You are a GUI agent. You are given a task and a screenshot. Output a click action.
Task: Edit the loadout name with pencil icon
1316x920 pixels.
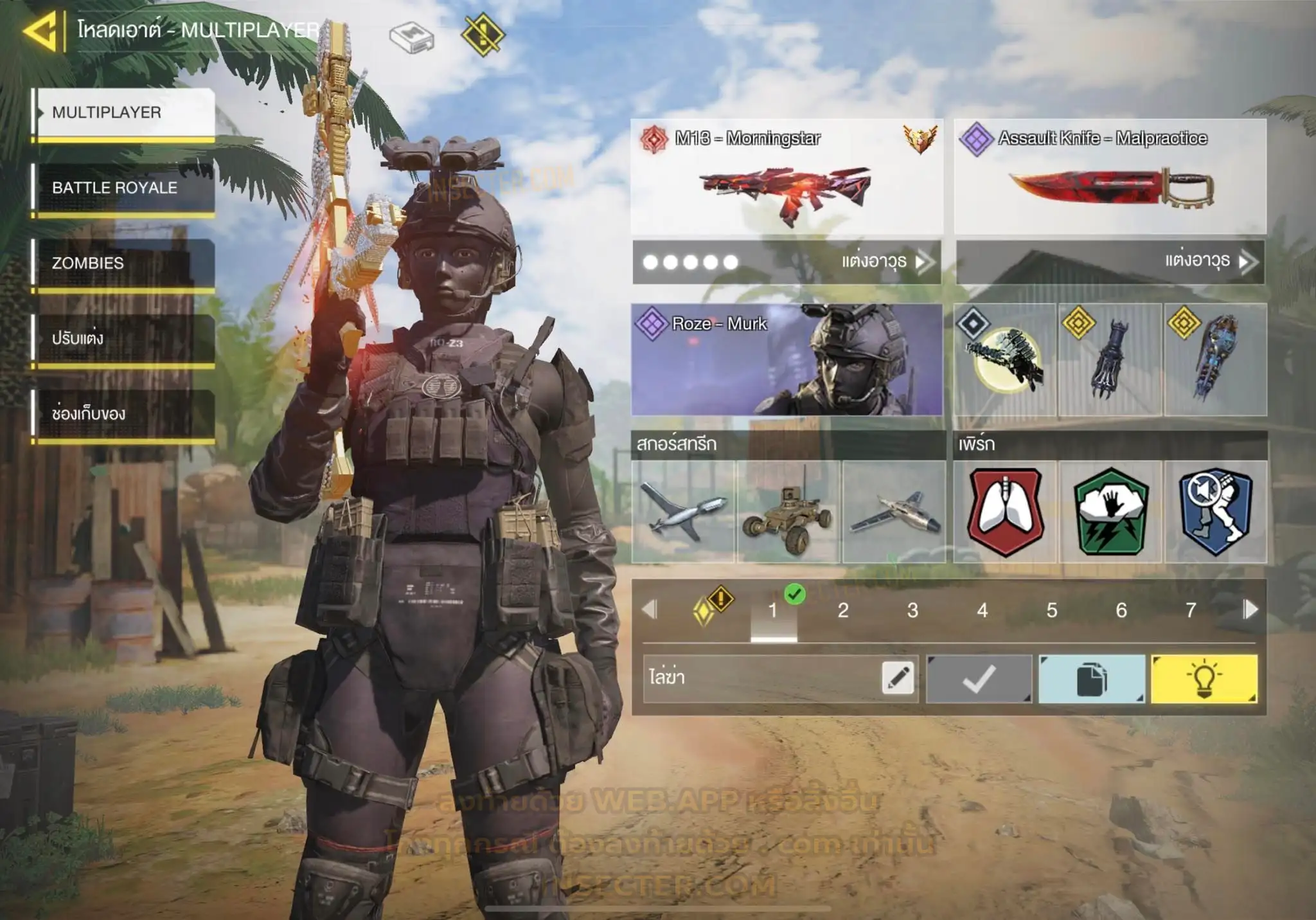tap(898, 678)
